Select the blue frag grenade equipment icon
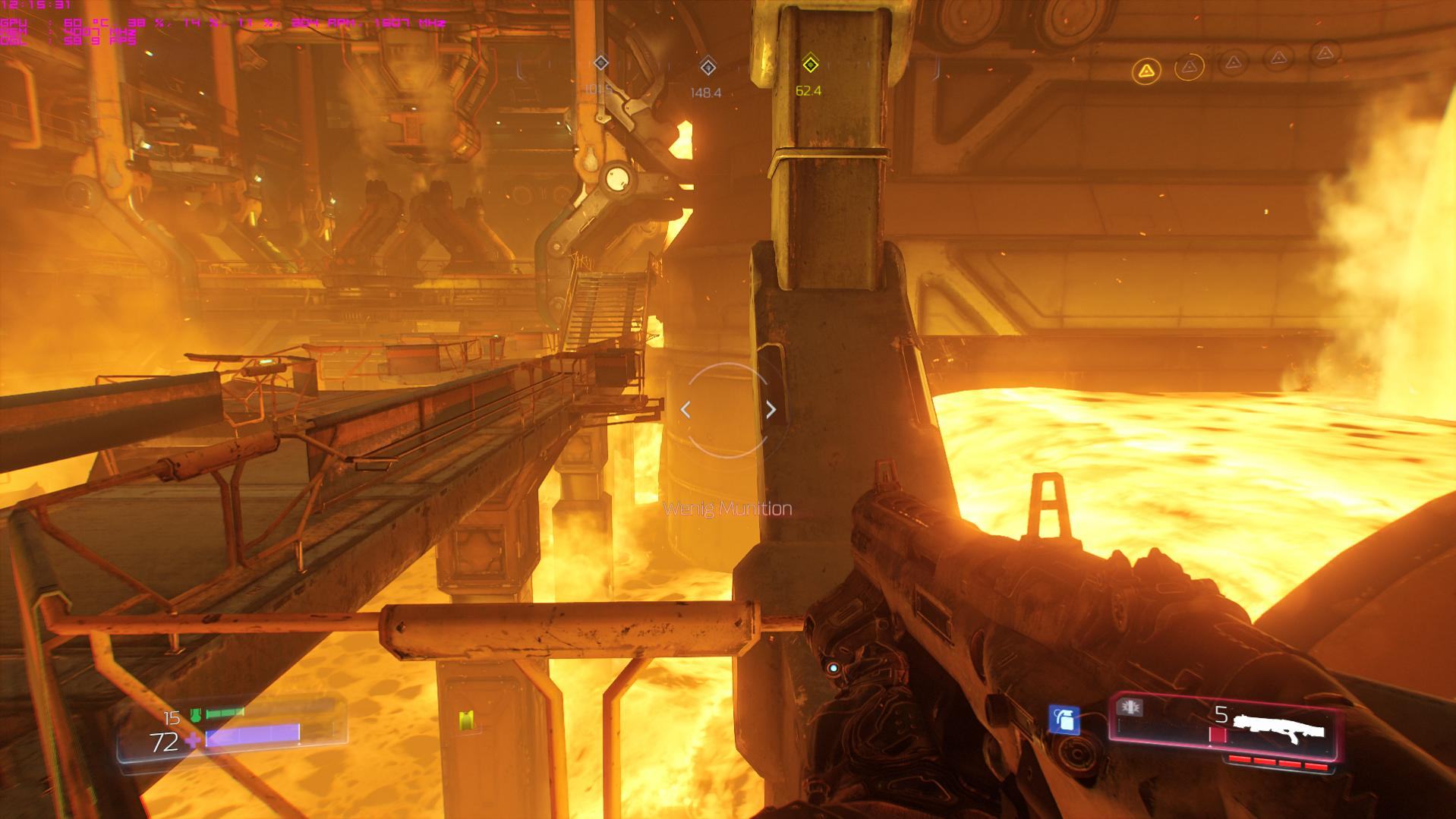Image resolution: width=1456 pixels, height=819 pixels. click(1064, 719)
